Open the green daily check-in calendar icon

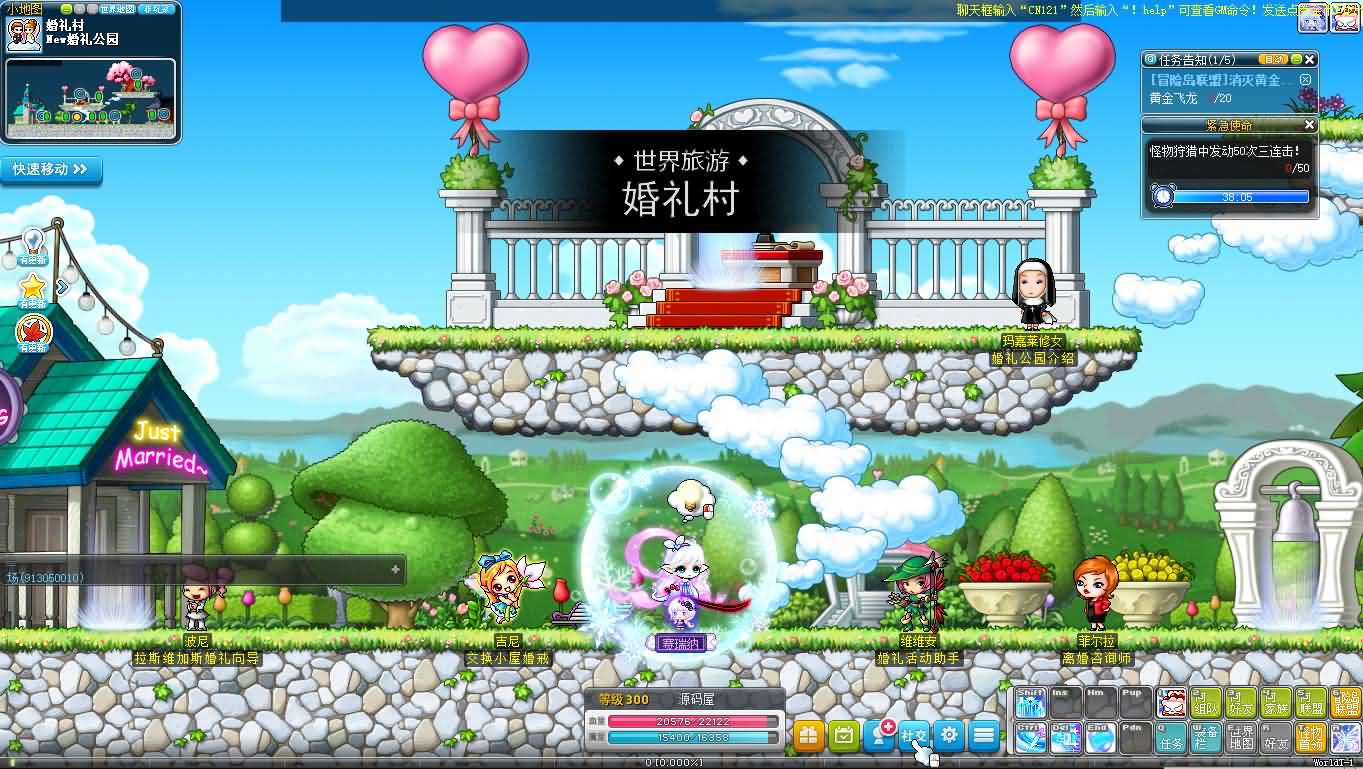coord(843,733)
